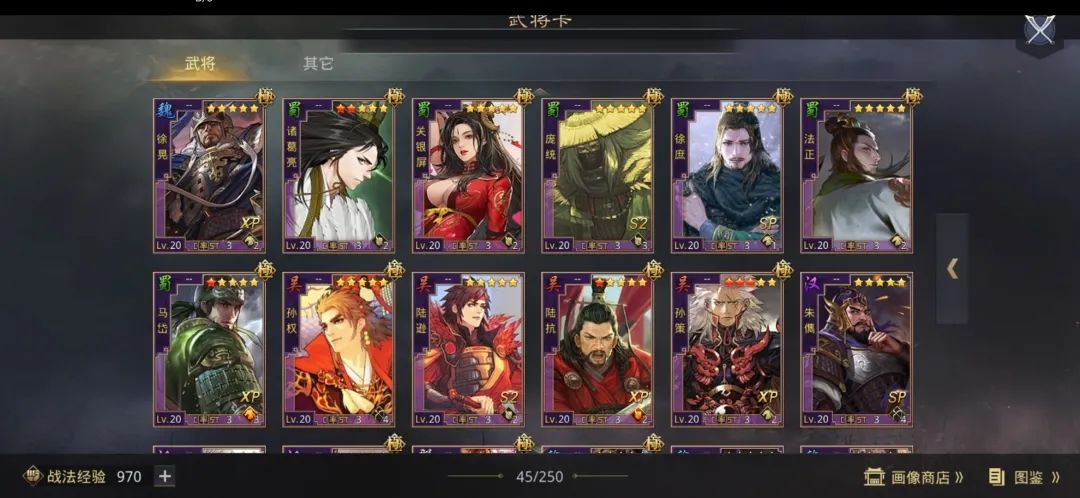Open the 陆逊 general card

467,349
